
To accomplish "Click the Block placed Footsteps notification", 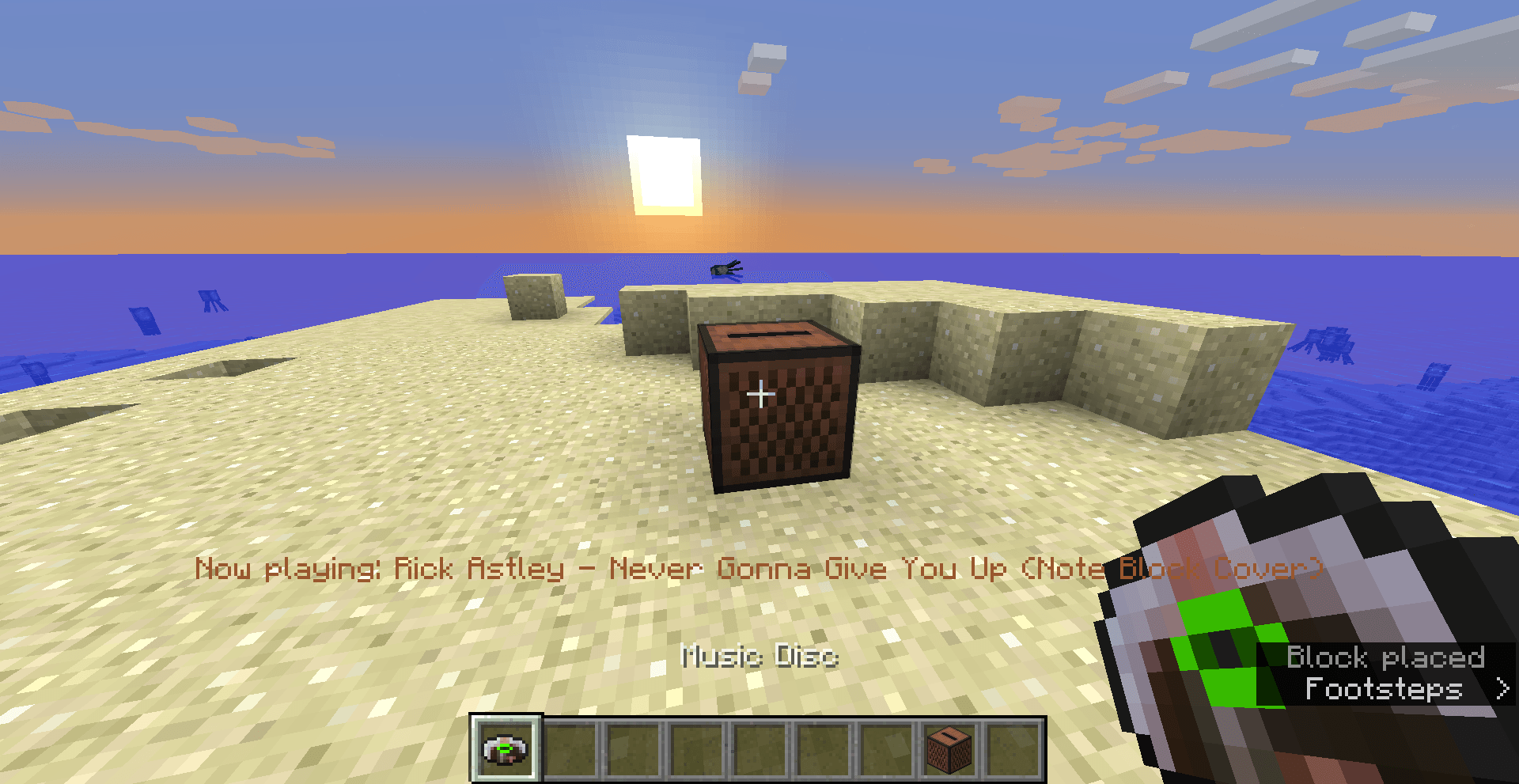I will (1385, 672).
